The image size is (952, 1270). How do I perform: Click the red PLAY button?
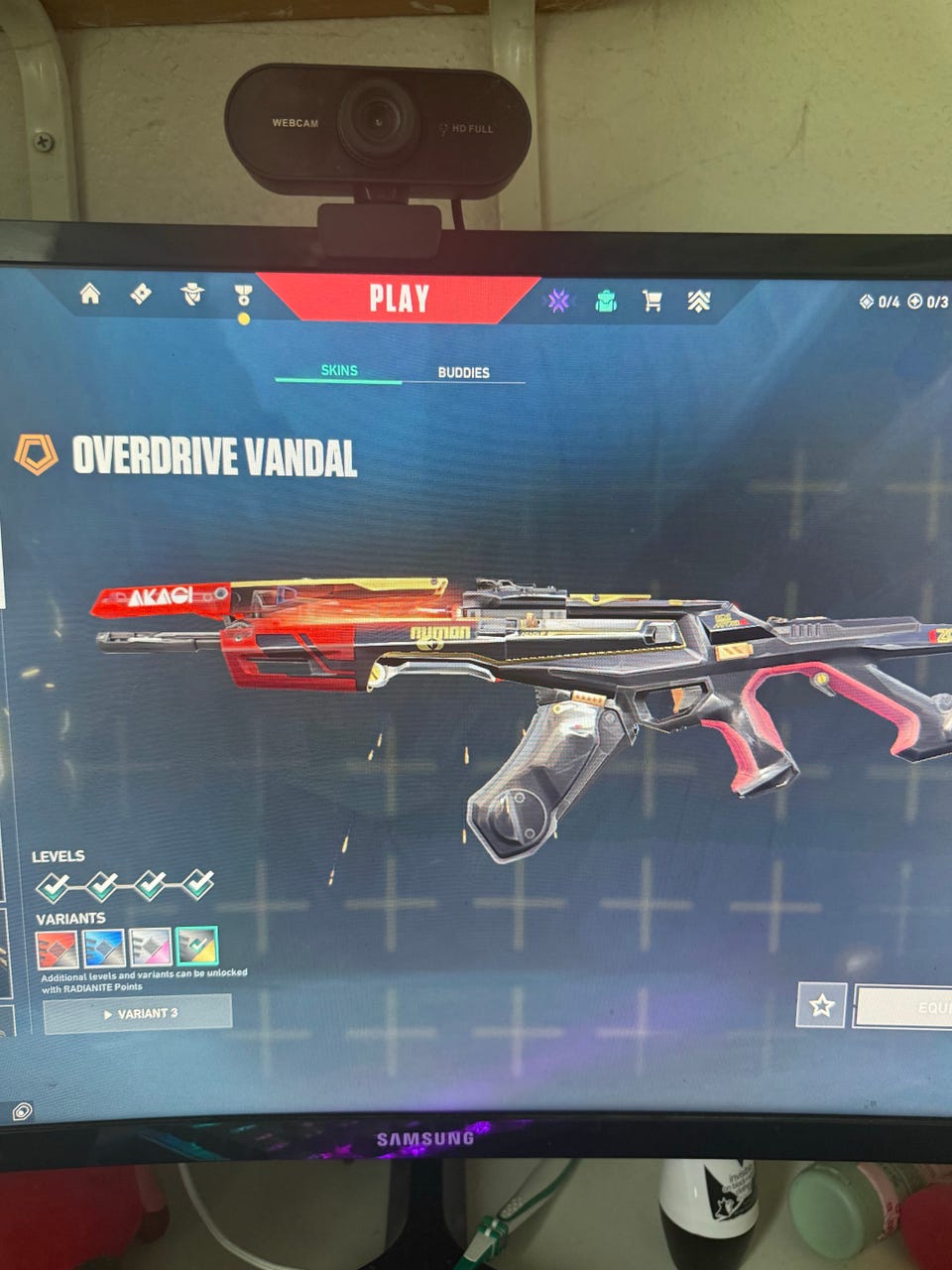pos(399,298)
